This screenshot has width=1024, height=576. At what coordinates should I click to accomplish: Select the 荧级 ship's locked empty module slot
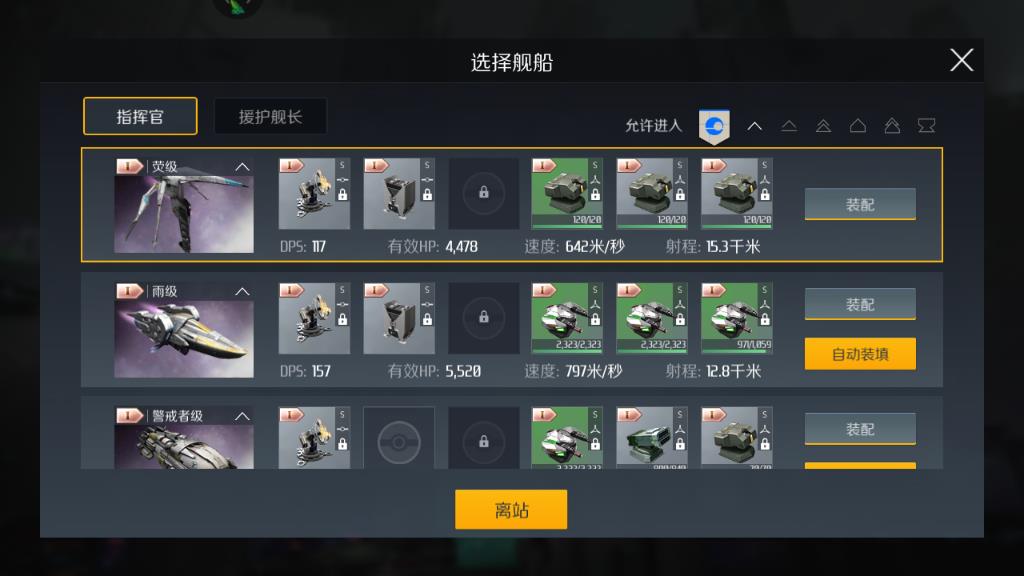484,193
